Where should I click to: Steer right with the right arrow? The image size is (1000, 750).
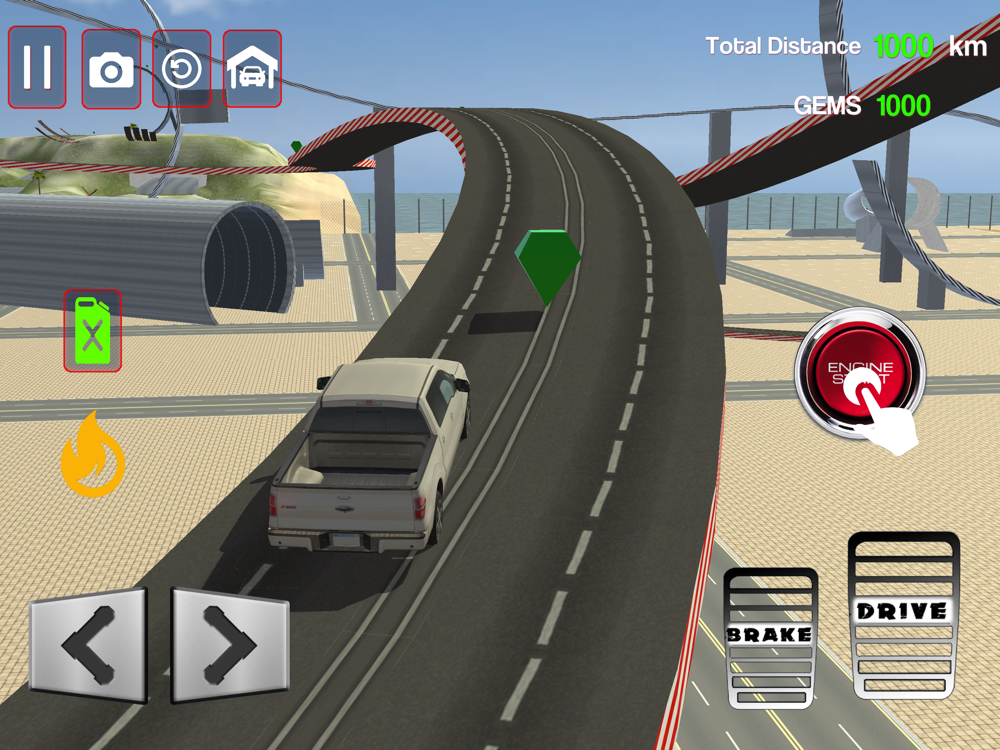[x=229, y=644]
